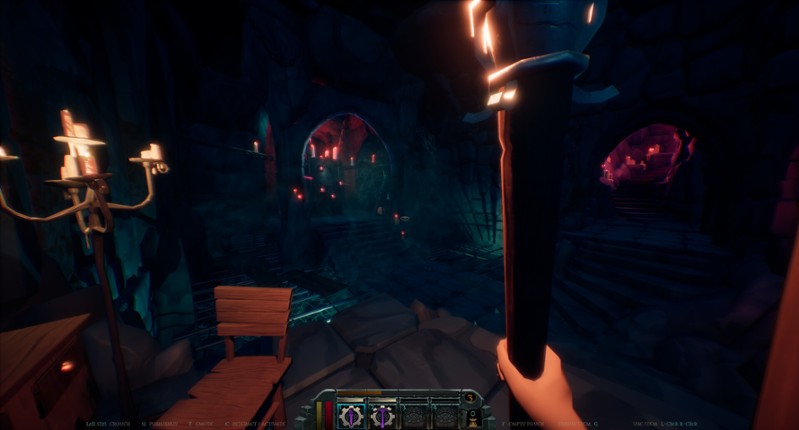Select the purple pickaxe hotbar slot
Image resolution: width=799 pixels, height=430 pixels.
click(x=382, y=414)
